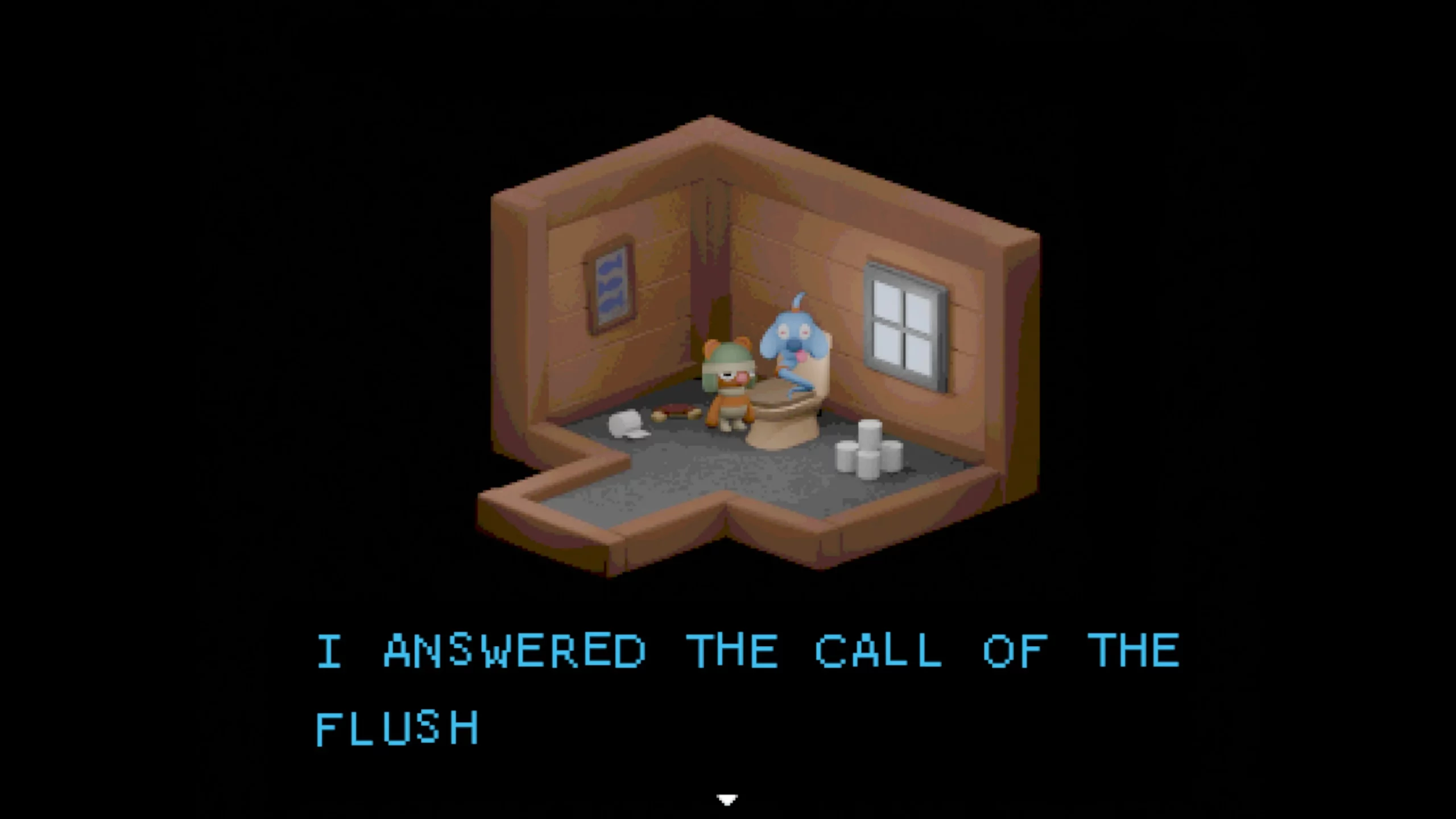This screenshot has height=819, width=1456.
Task: Click the word 'FLUSH' in blue text
Action: 398,728
